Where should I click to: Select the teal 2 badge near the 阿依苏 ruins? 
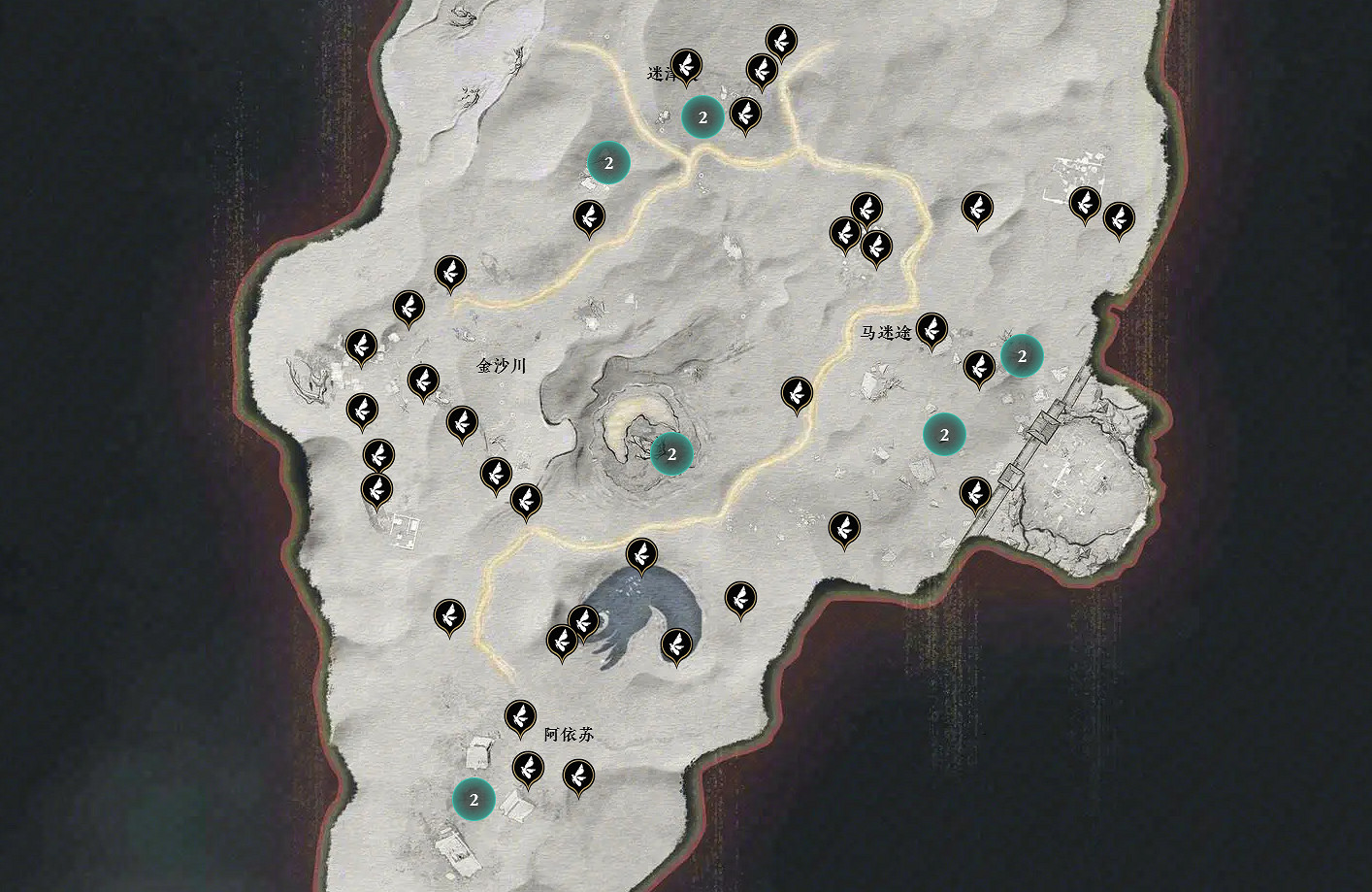pos(474,801)
